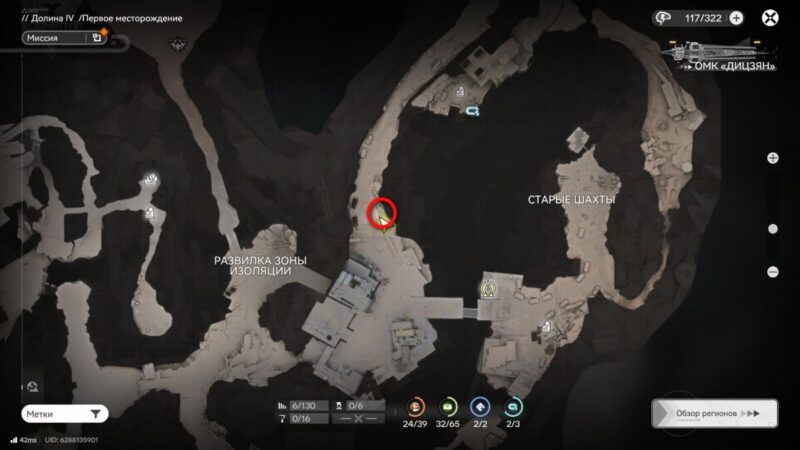Viewport: 800px width, 450px height.
Task: Click the map zoom slider handle
Action: coord(773,228)
